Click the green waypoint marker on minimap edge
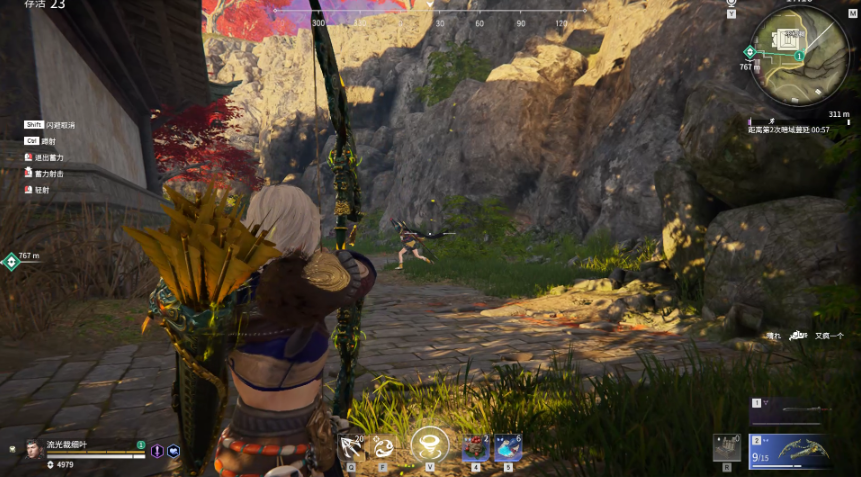Image resolution: width=861 pixels, height=477 pixels. [x=749, y=52]
